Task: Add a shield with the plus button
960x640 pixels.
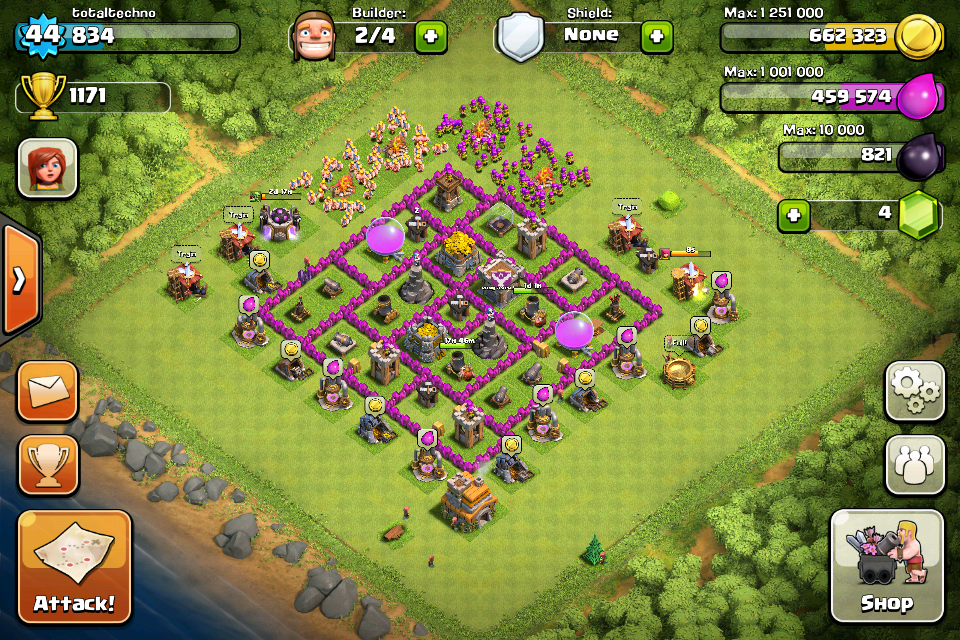Action: click(657, 37)
